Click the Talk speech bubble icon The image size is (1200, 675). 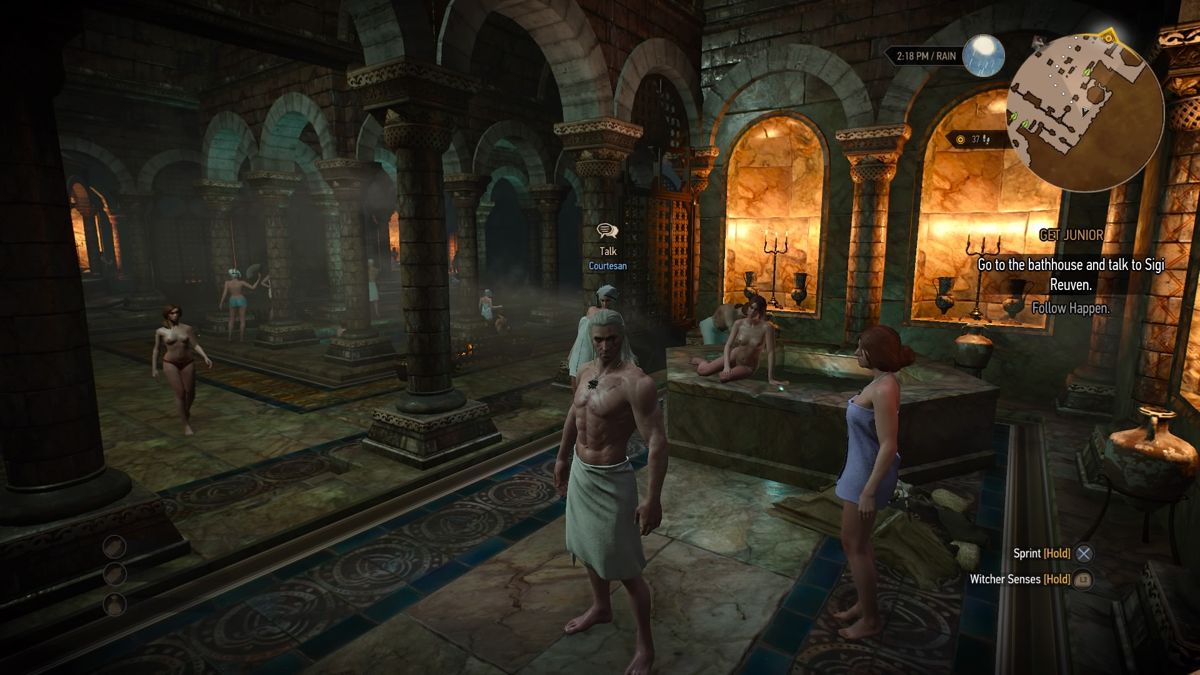(607, 232)
